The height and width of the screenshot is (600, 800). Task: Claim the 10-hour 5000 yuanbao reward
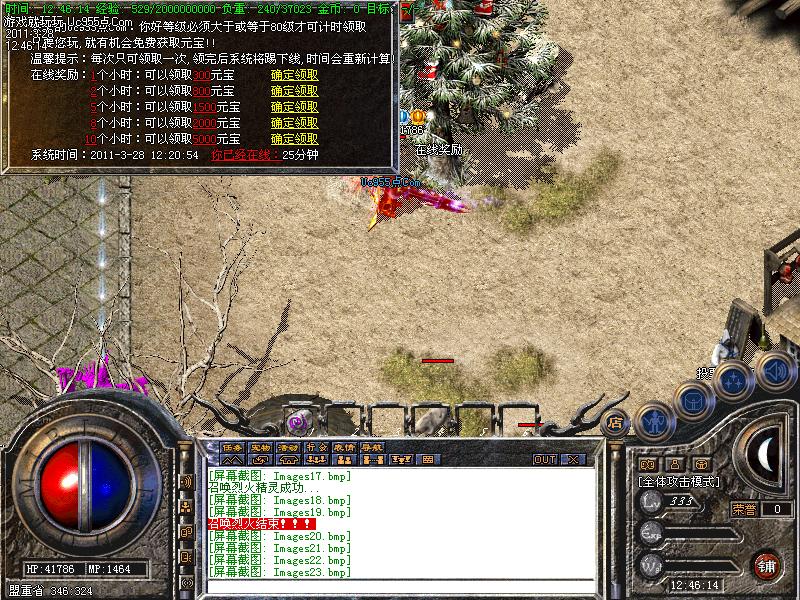click(x=294, y=139)
